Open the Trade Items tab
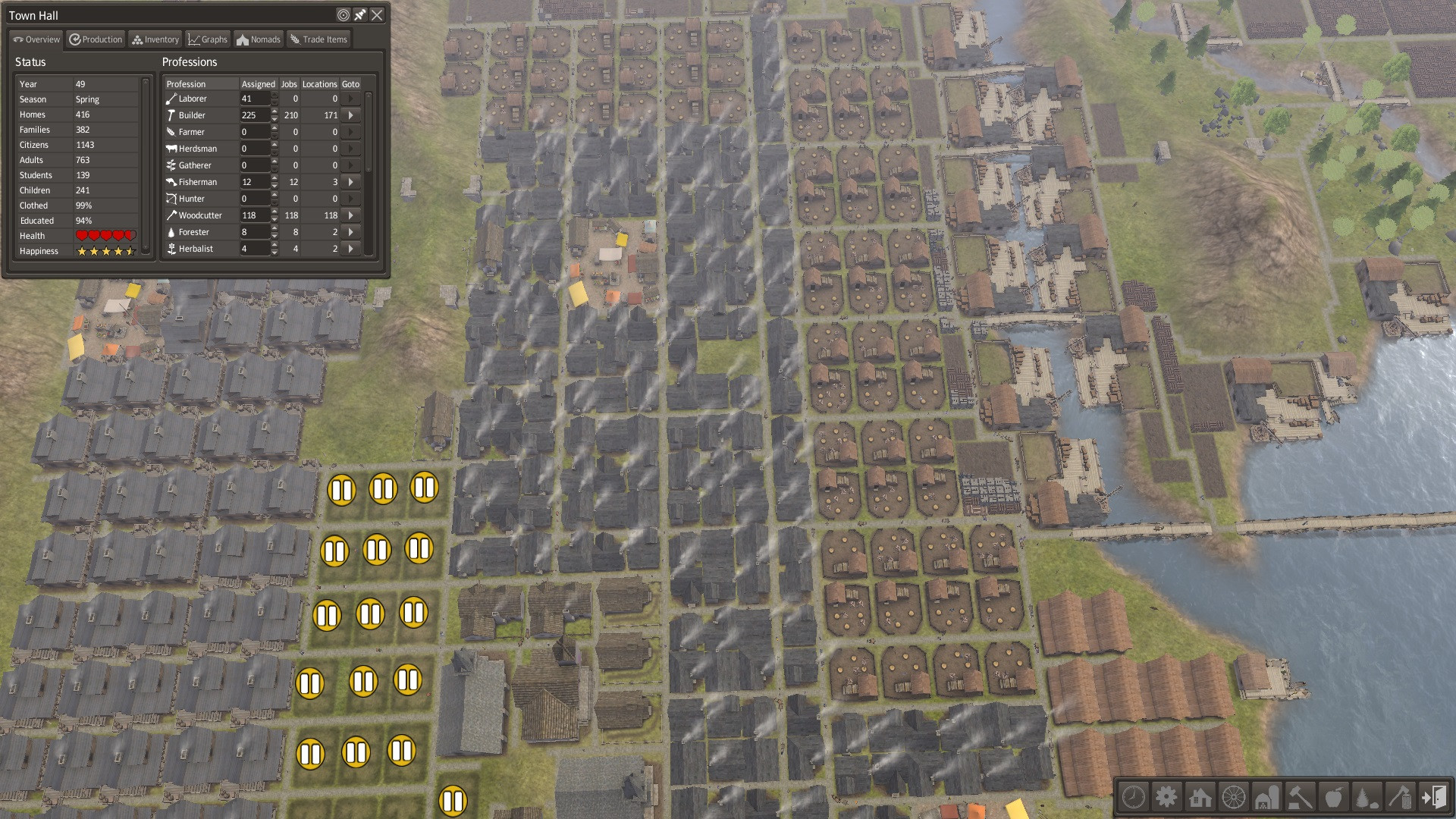1456x819 pixels. coord(318,39)
